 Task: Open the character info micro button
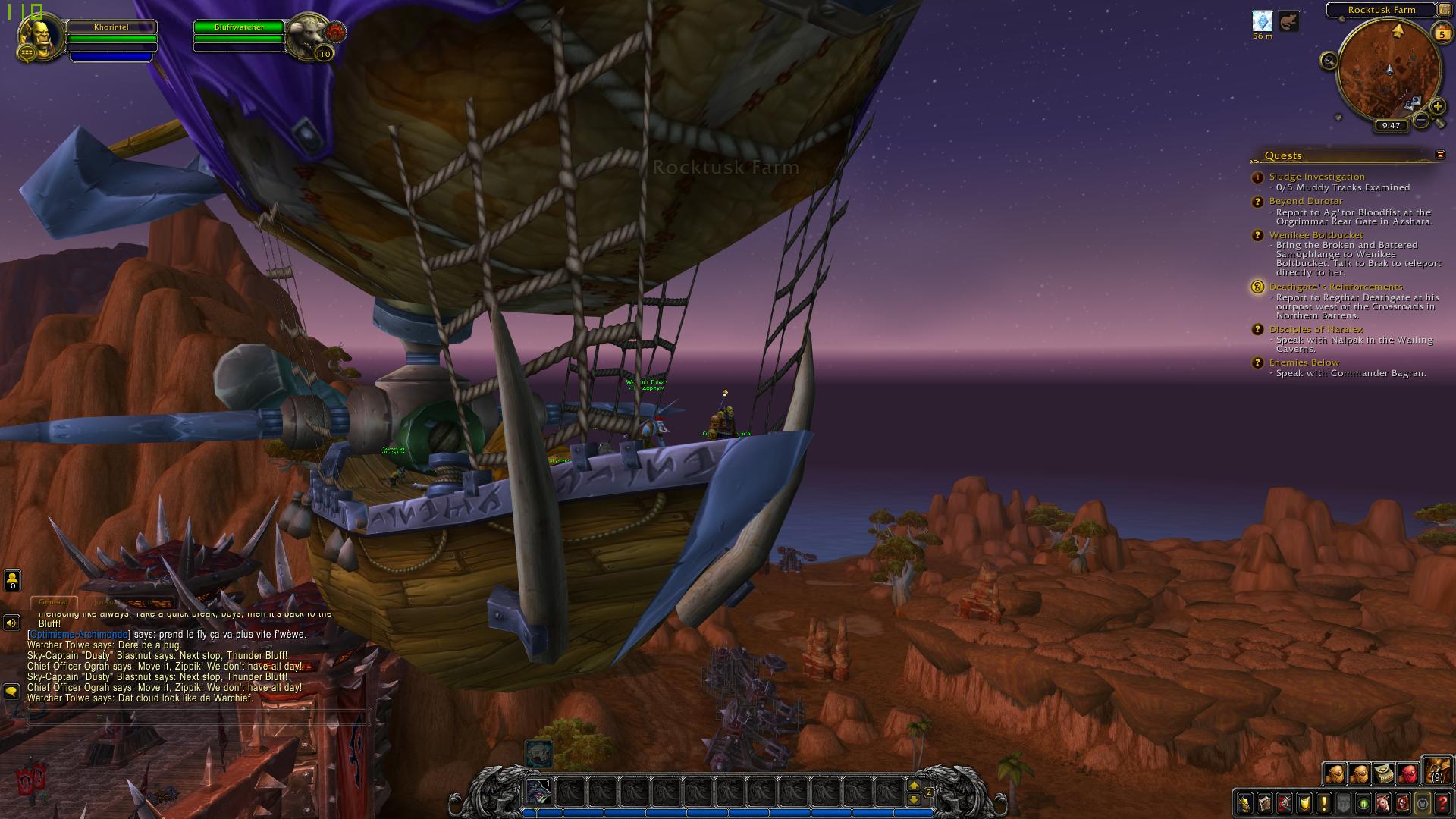coord(1245,803)
